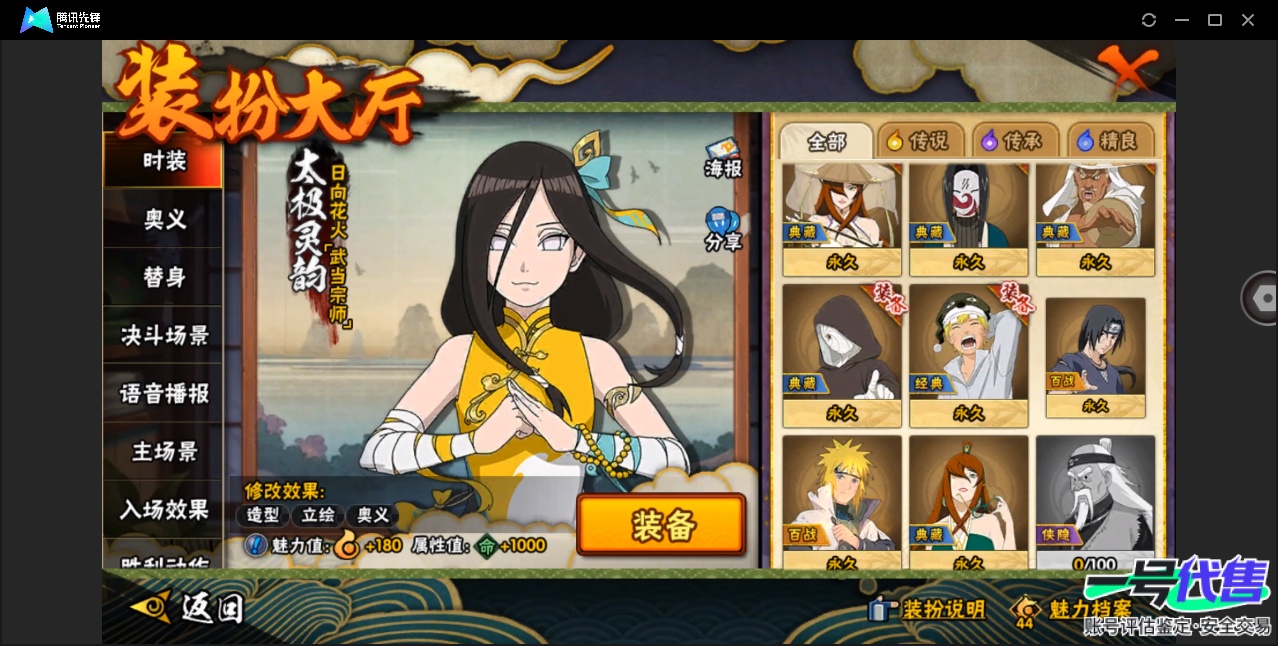Maximize the emulator window
Image resolution: width=1278 pixels, height=646 pixels.
pyautogui.click(x=1215, y=20)
